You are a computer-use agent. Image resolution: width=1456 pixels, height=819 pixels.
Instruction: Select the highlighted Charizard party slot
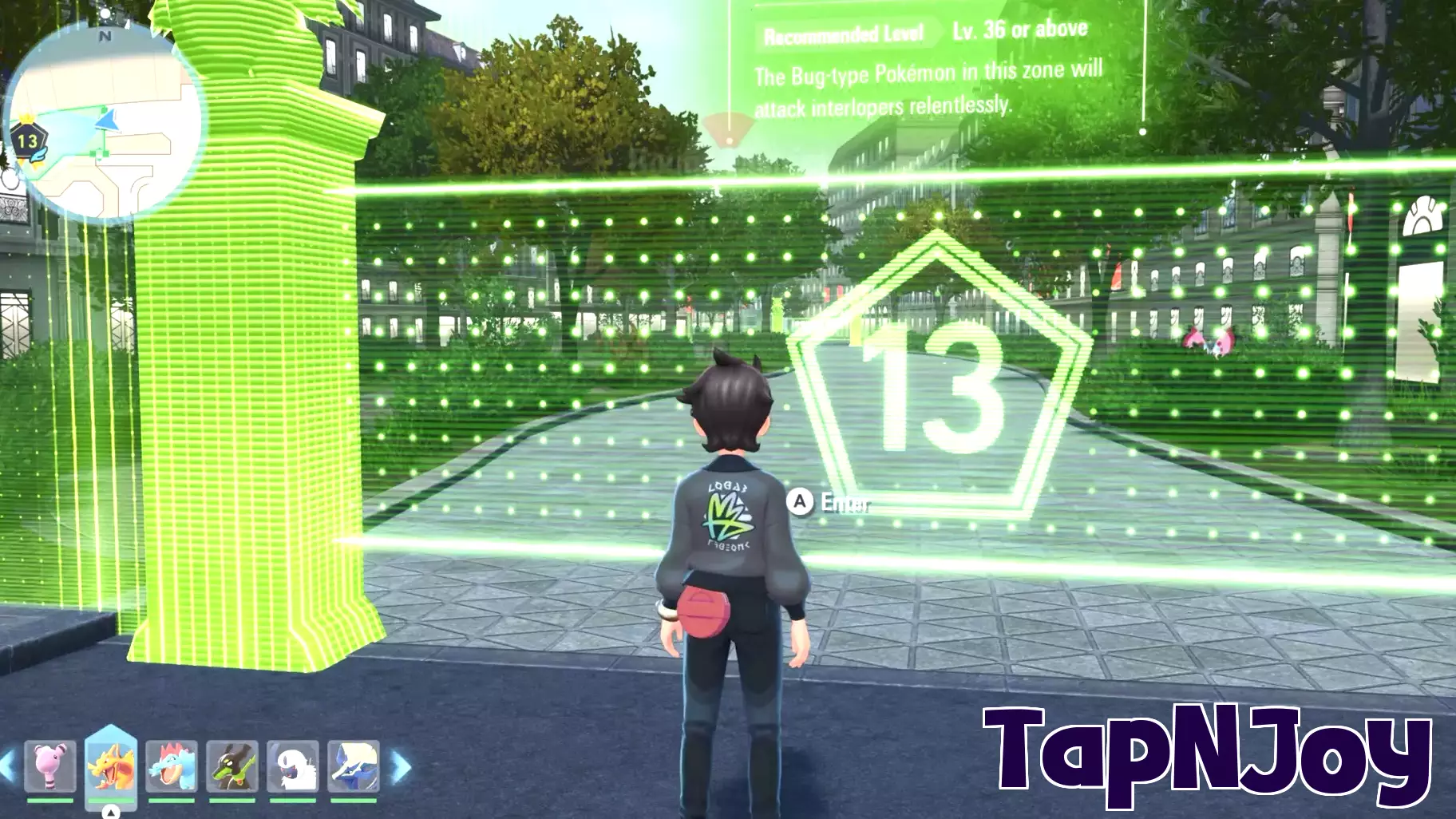(110, 765)
